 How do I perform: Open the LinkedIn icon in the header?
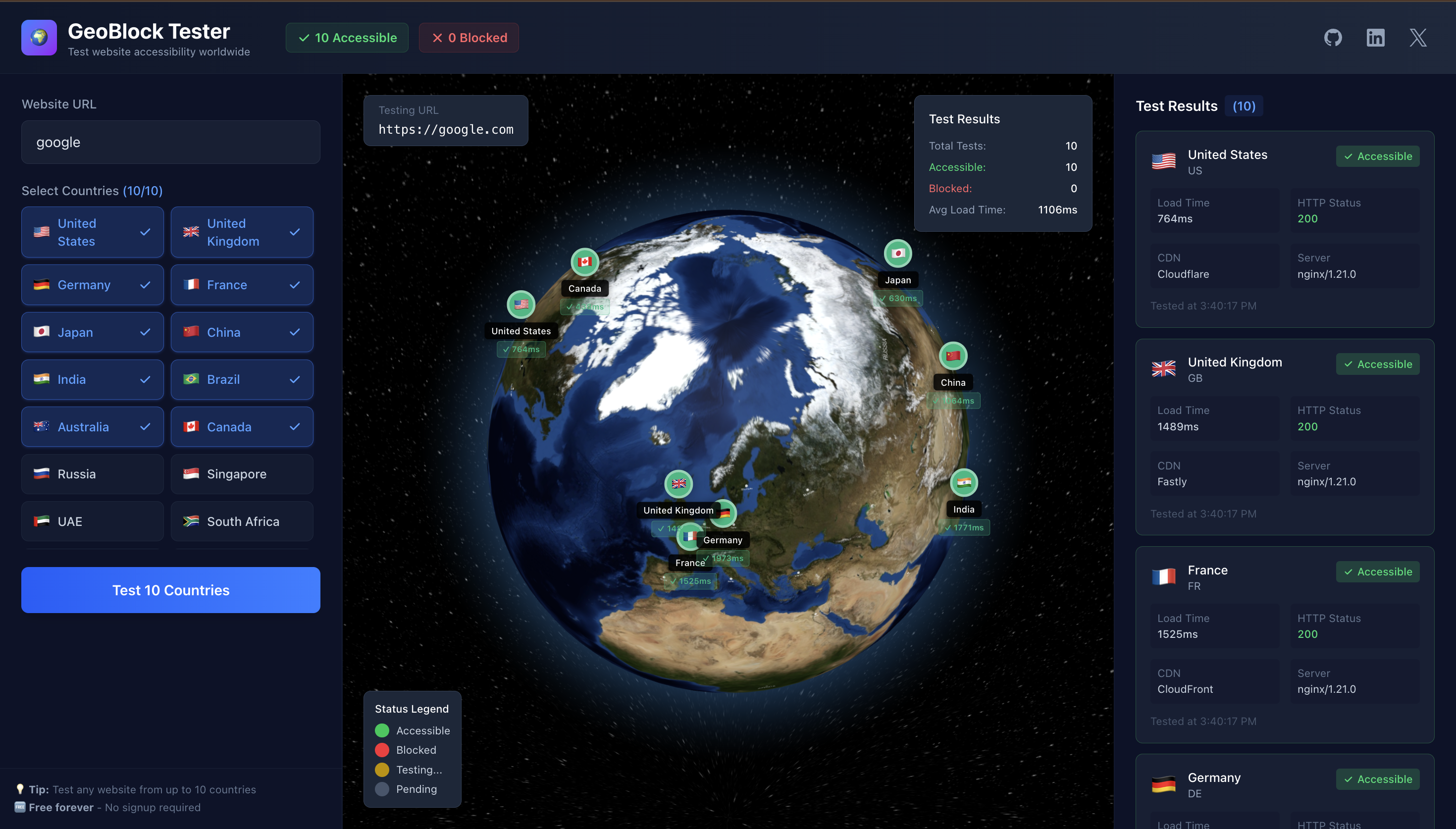pyautogui.click(x=1375, y=38)
